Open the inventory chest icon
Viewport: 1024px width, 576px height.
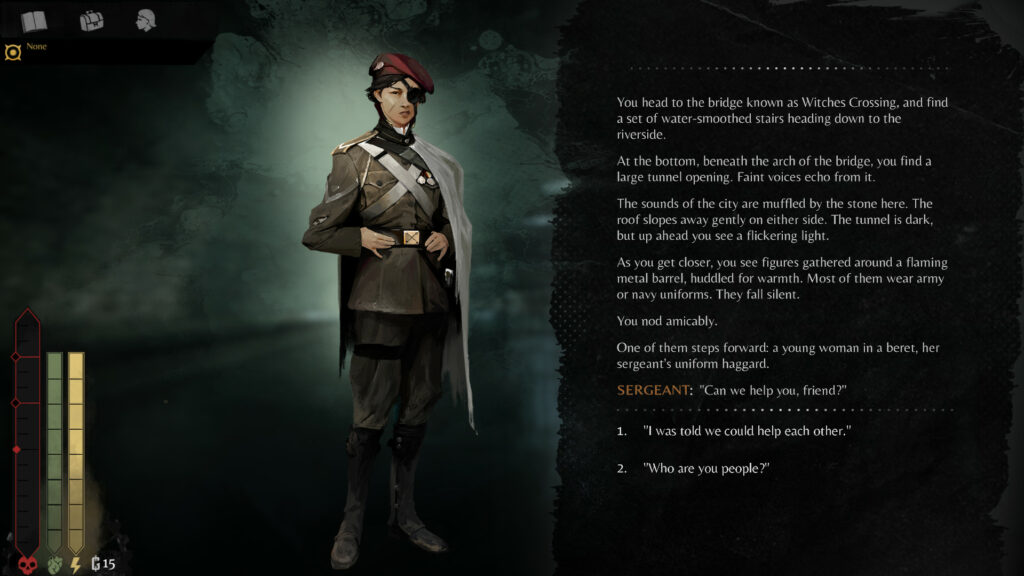point(92,20)
